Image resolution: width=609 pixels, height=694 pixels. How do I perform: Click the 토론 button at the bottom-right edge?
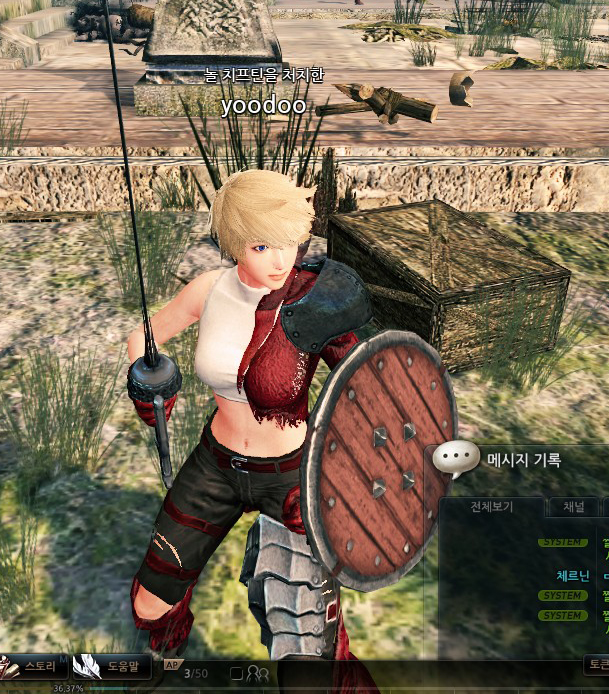(597, 664)
